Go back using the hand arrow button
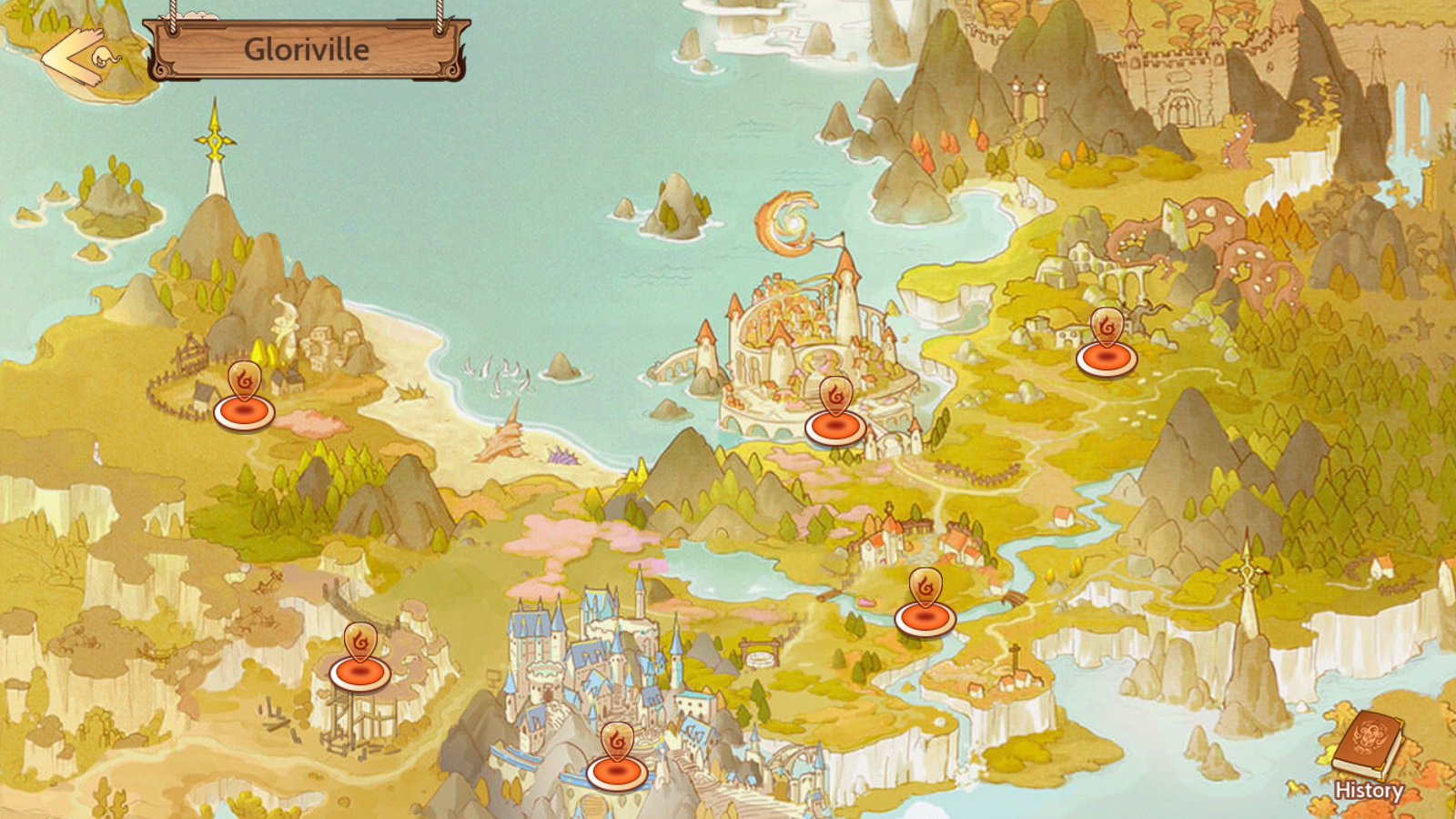Image resolution: width=1456 pixels, height=819 pixels. [80, 58]
